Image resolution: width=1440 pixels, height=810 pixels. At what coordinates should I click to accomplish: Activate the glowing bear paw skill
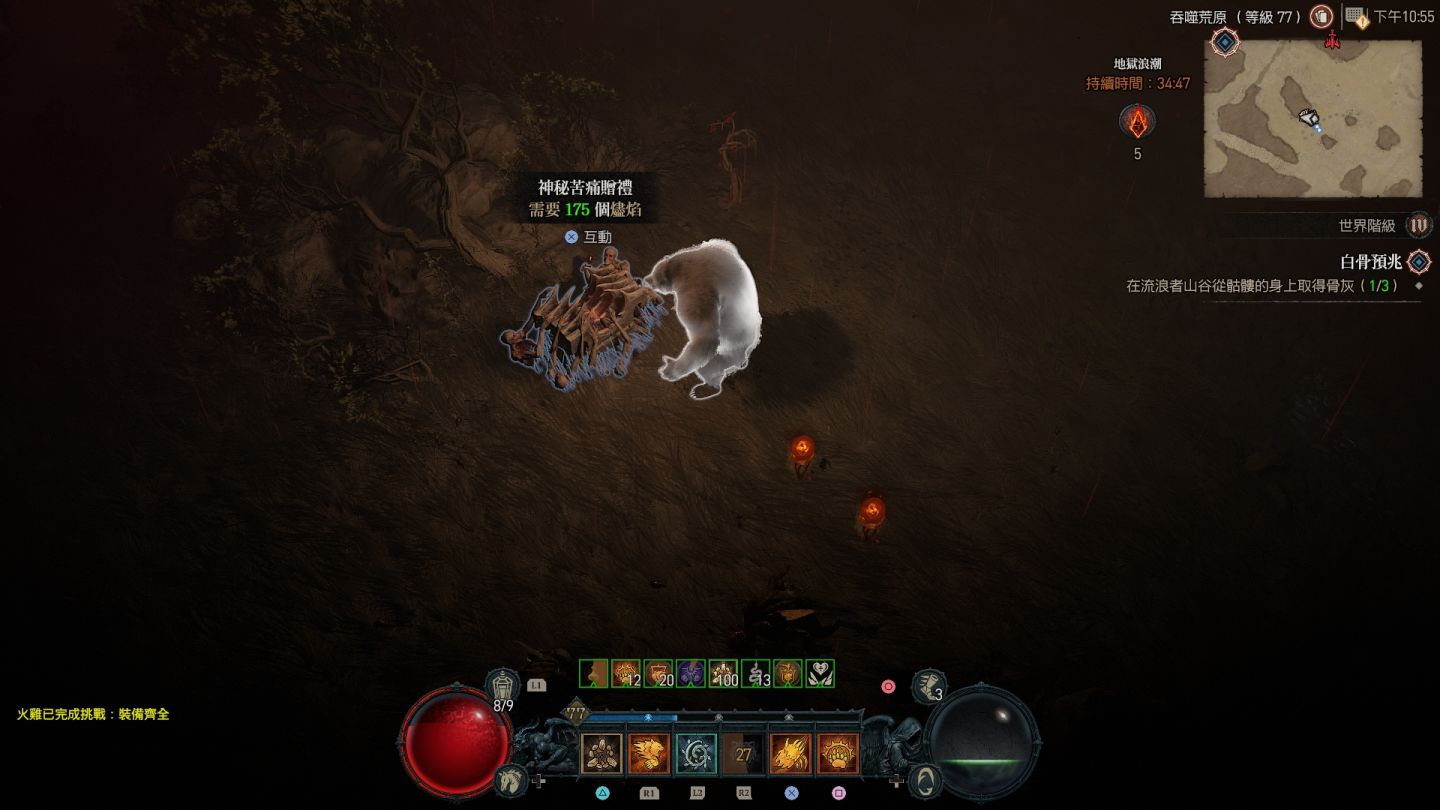click(838, 754)
